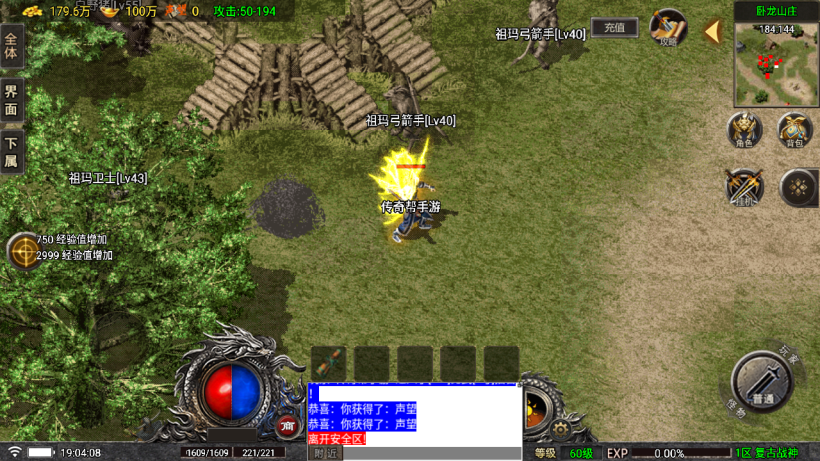Toggle 挂机 auto-battle mode
This screenshot has width=820, height=461.
click(743, 188)
